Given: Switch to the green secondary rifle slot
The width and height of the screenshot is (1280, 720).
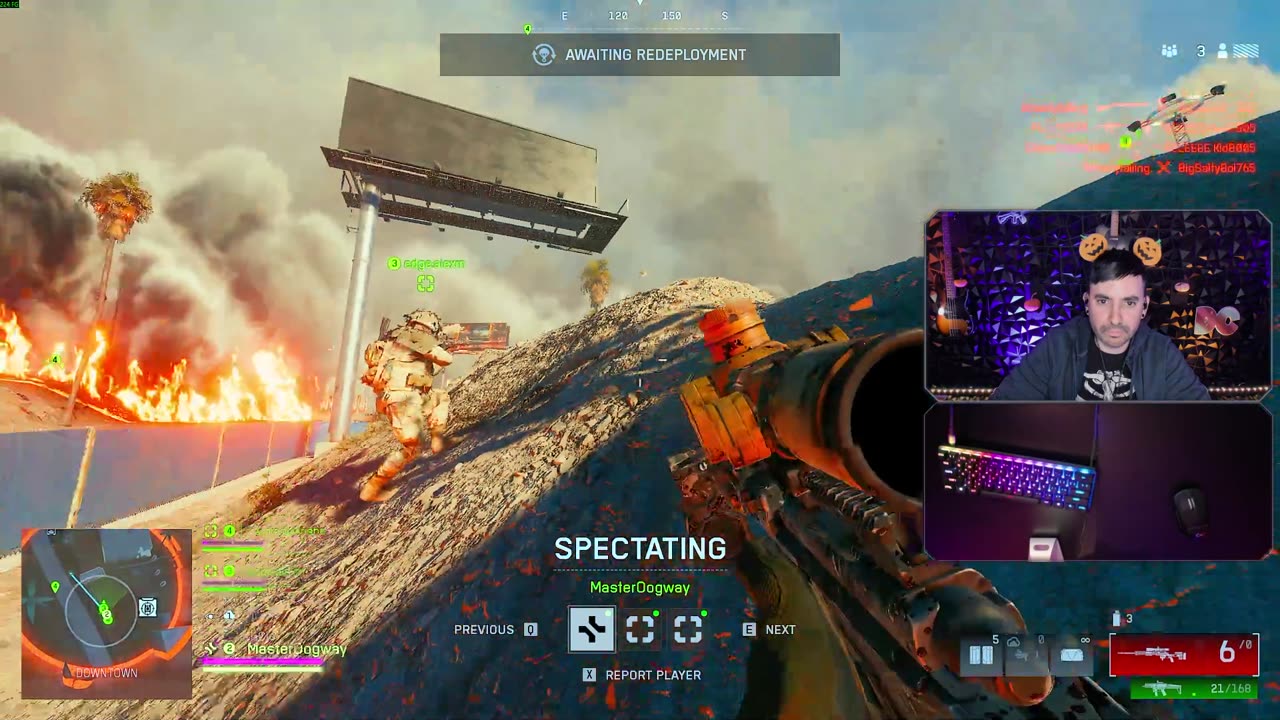Looking at the screenshot, I should (x=1193, y=689).
